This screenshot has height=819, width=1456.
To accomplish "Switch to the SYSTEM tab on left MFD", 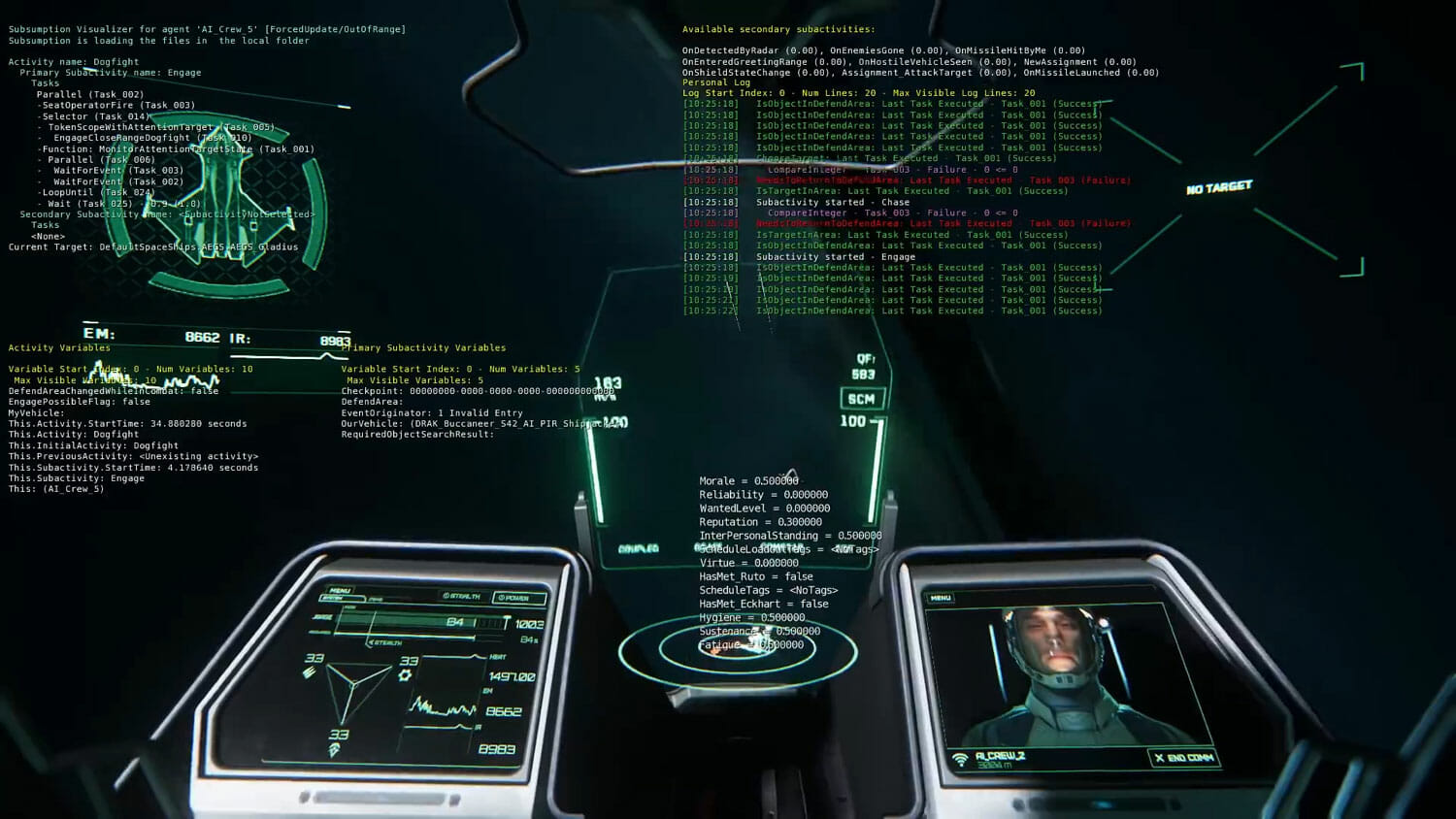I will tap(342, 598).
